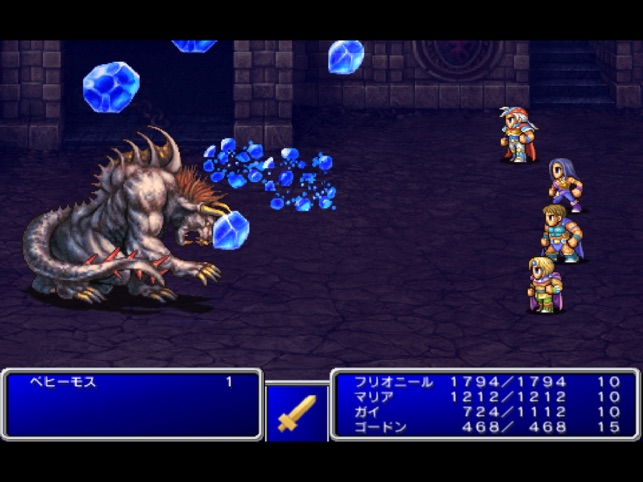The width and height of the screenshot is (643, 482).
Task: Select the ベヒーモス enemy entry
Action: point(62,383)
